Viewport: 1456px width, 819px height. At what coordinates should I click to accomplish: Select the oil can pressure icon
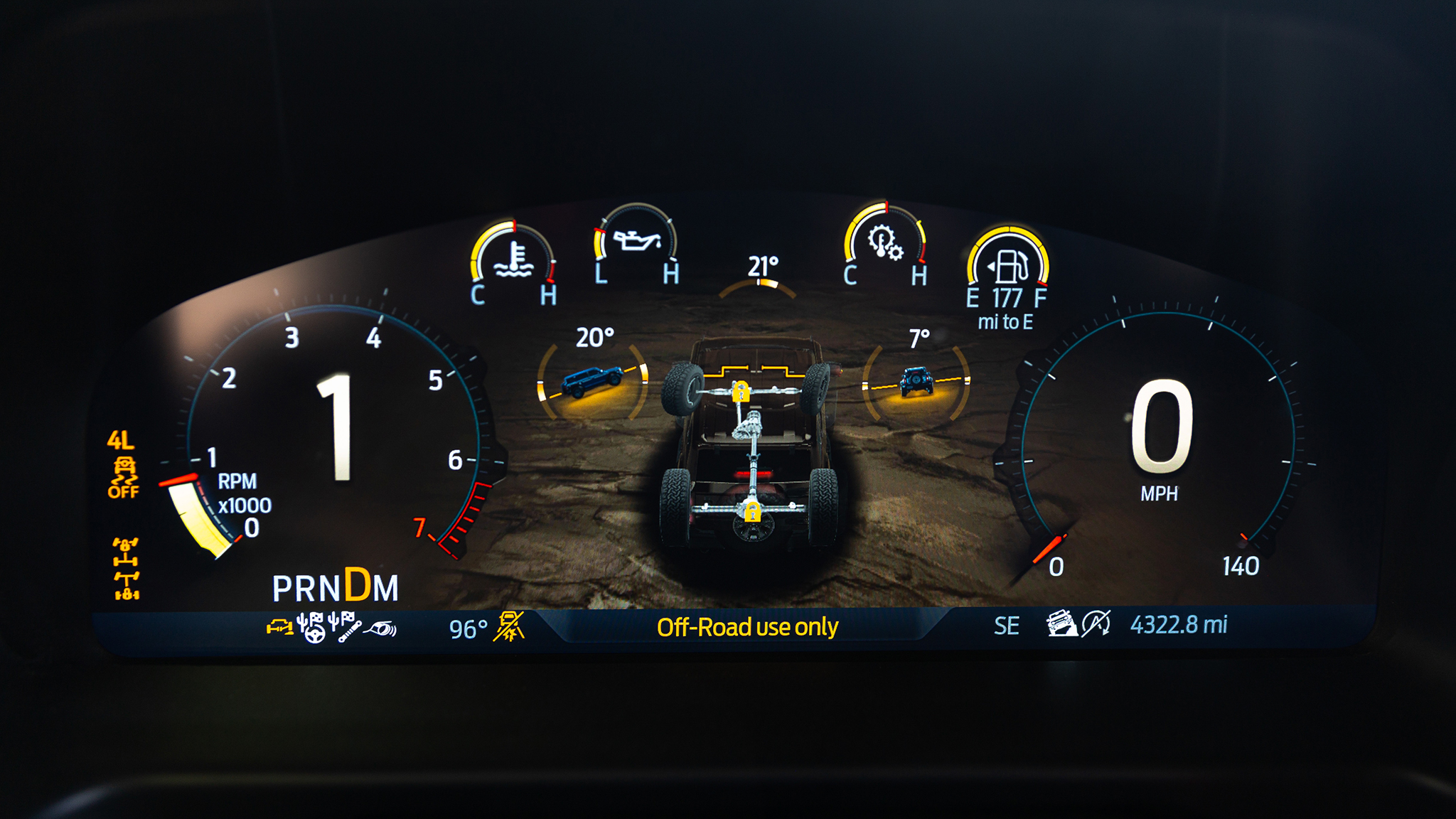point(637,241)
